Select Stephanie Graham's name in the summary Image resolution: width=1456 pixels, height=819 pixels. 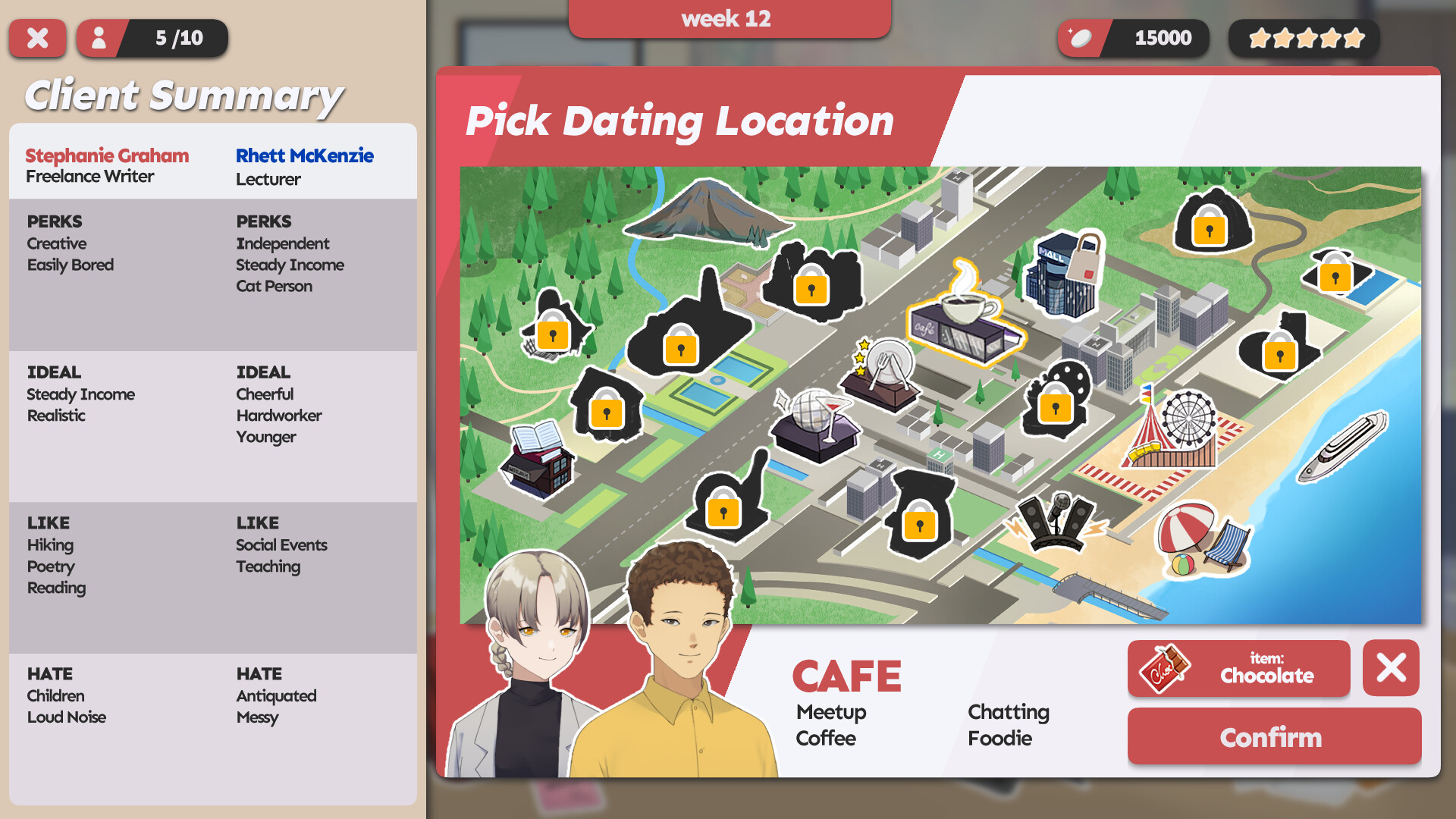[x=106, y=156]
